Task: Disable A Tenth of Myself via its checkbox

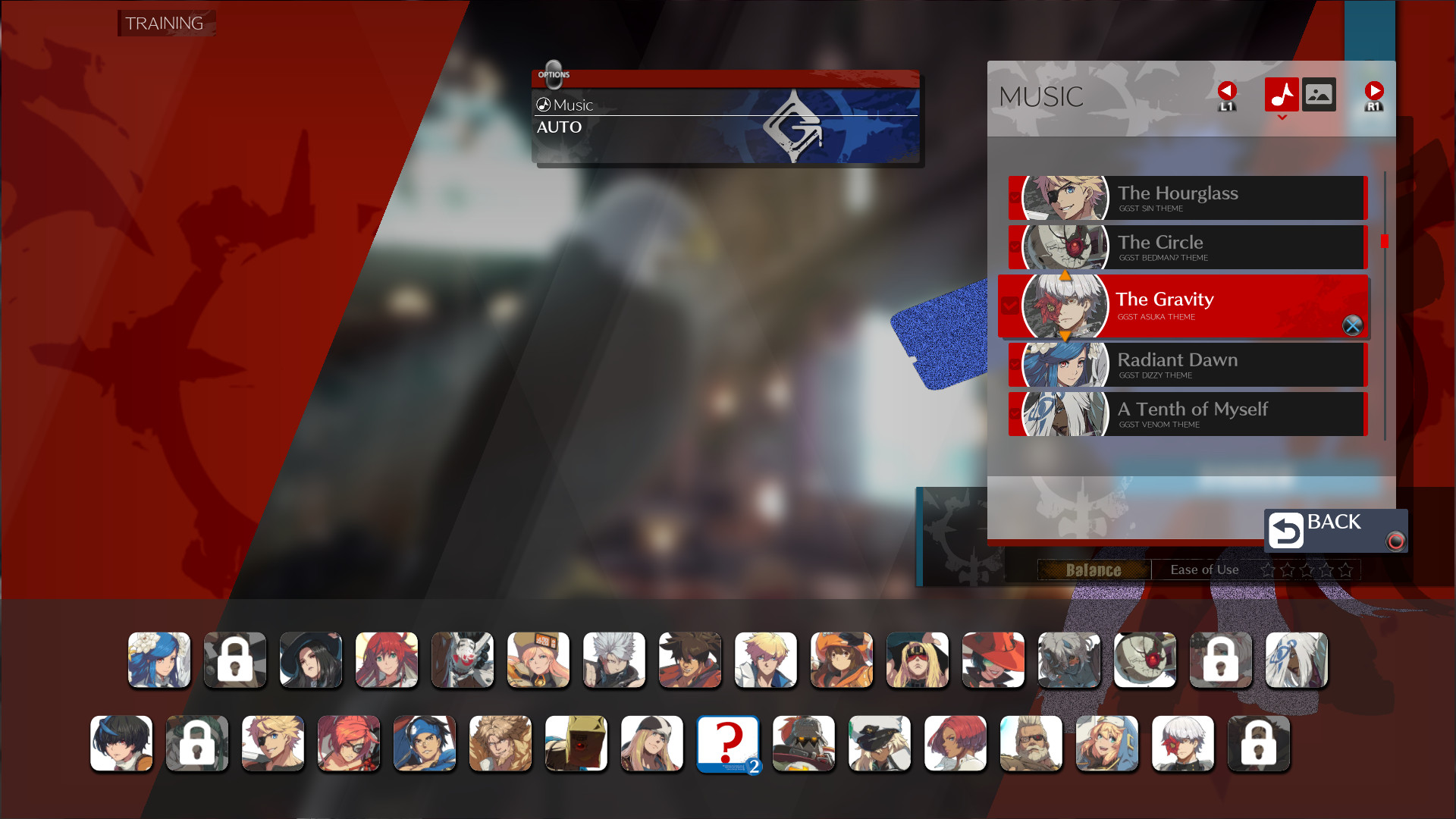Action: point(1014,414)
